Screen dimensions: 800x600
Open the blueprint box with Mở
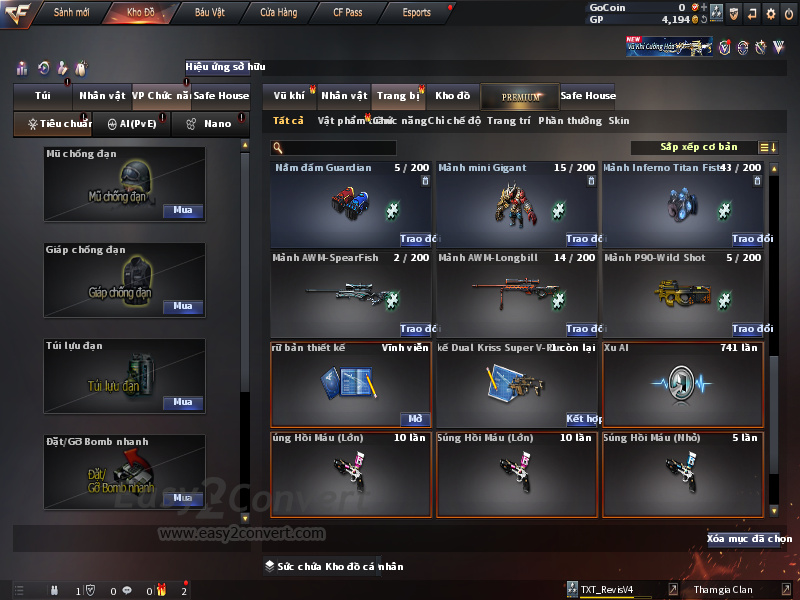coord(415,419)
